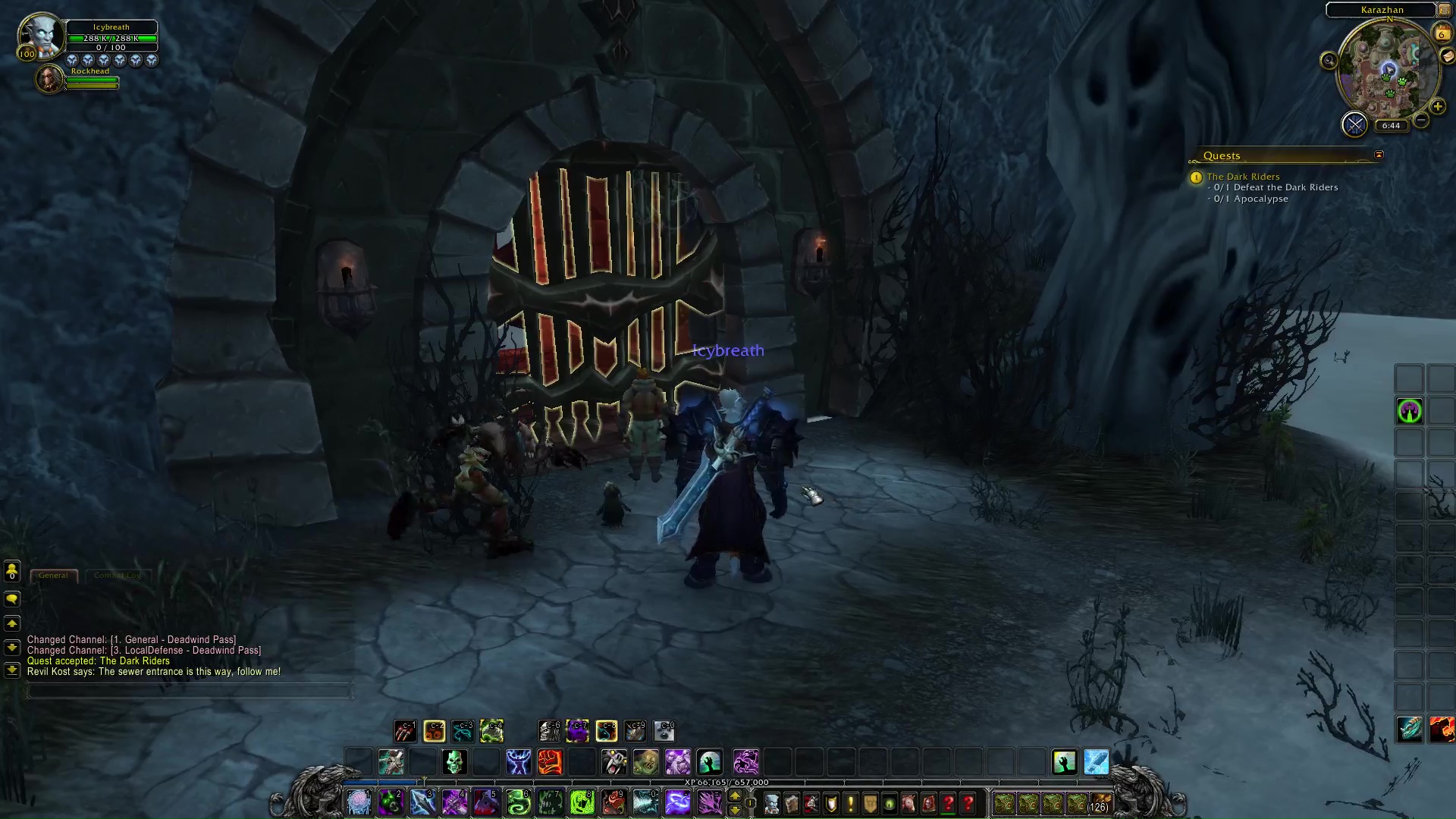This screenshot has width=1456, height=819.
Task: Select the character info portrait icon
Action: pyautogui.click(x=772, y=804)
